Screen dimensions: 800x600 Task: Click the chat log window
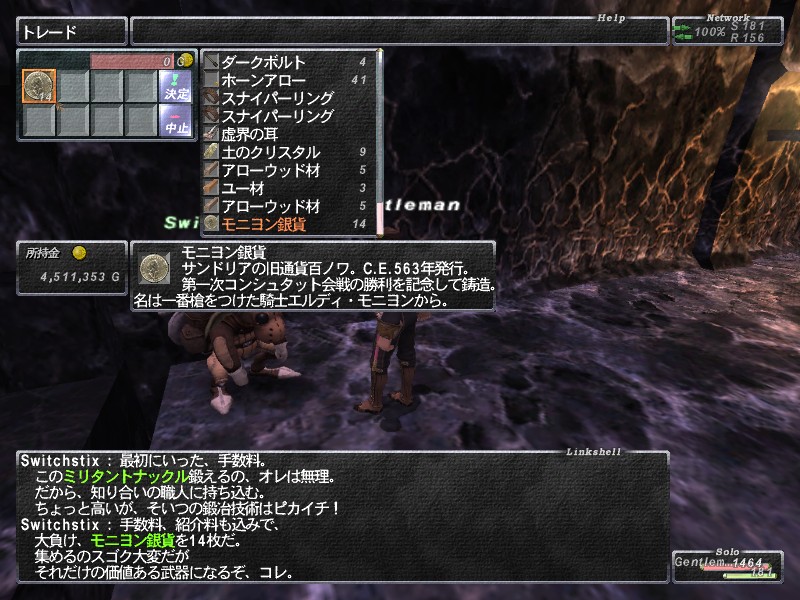pos(340,516)
